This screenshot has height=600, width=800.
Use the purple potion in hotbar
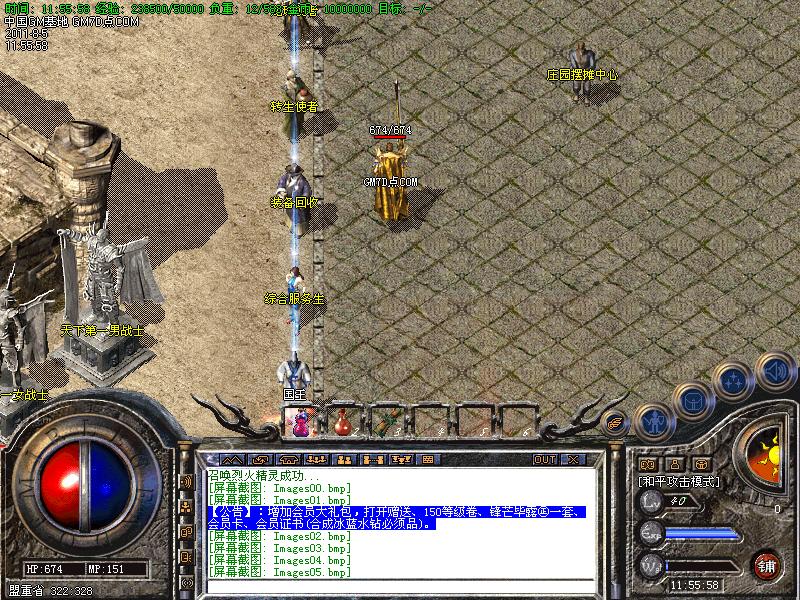coord(300,422)
